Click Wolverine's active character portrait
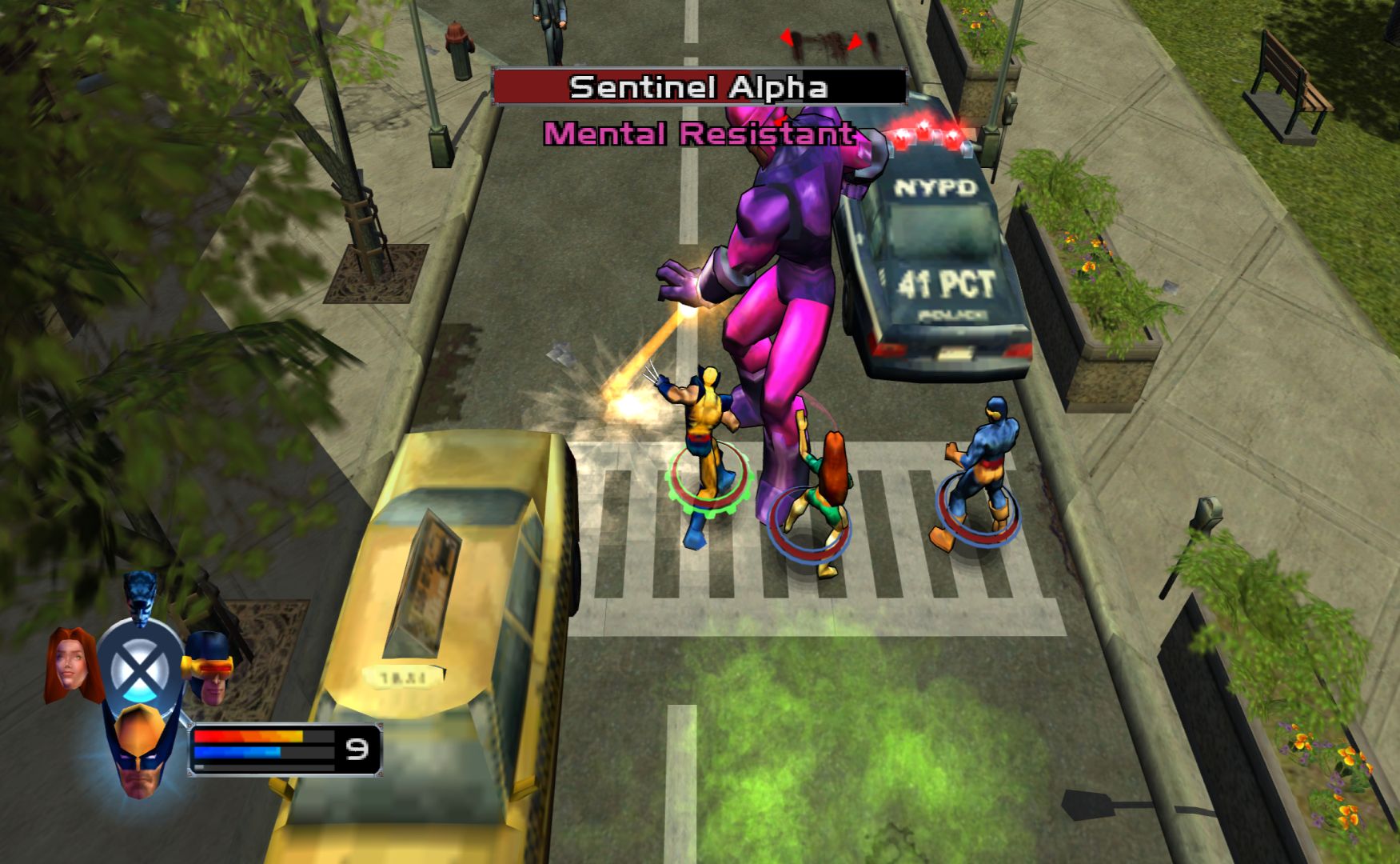 (140, 752)
